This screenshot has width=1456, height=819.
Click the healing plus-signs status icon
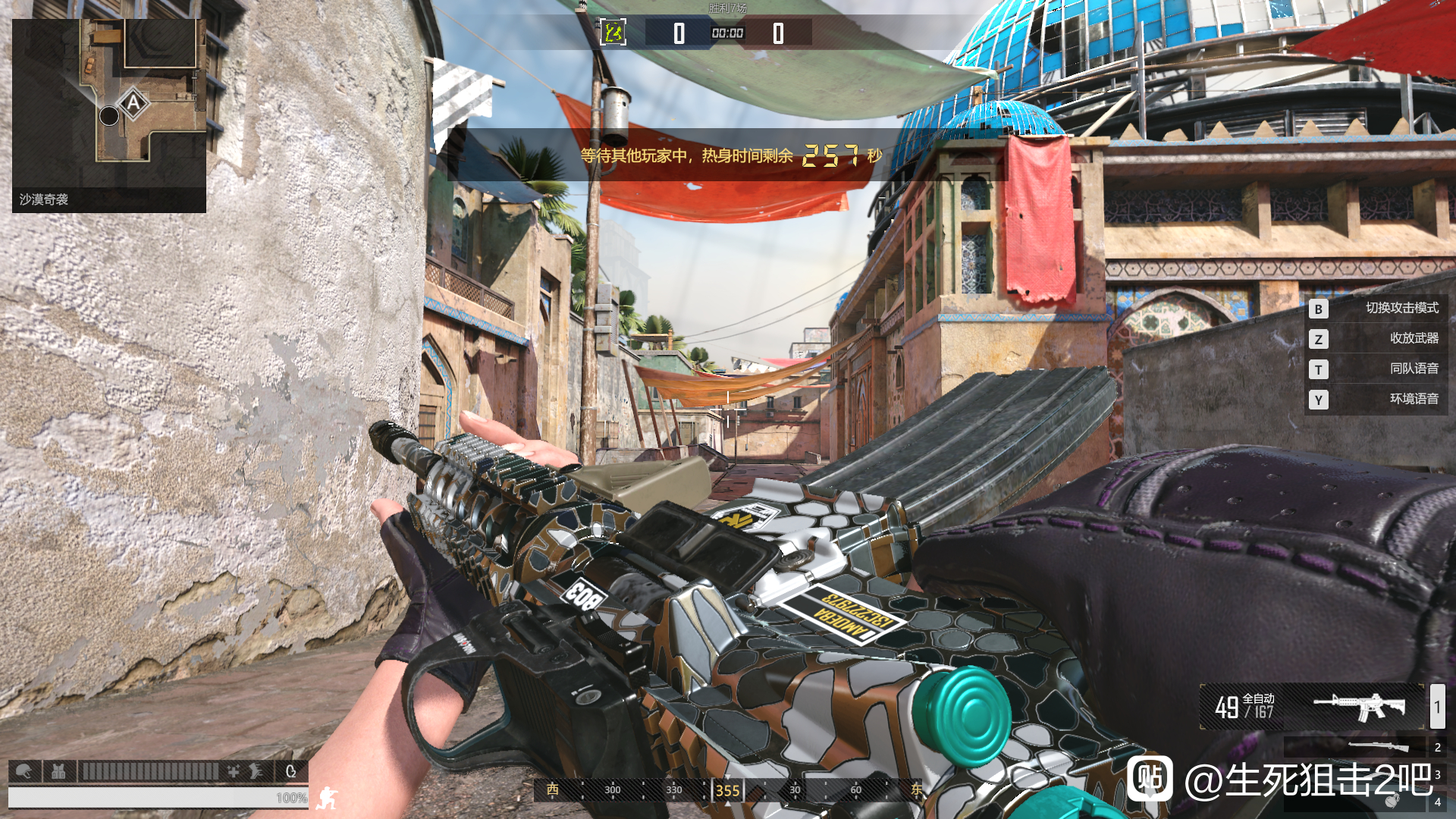(234, 771)
